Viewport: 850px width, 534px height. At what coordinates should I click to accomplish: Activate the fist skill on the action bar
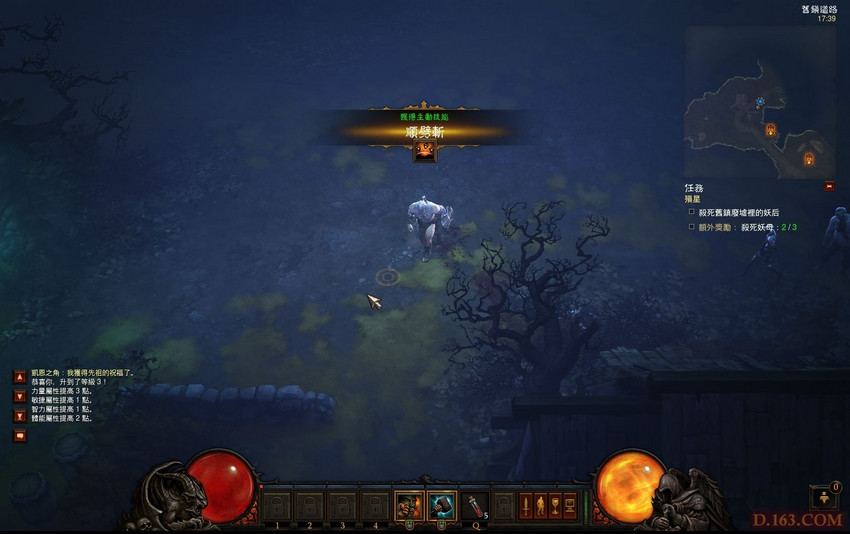408,506
